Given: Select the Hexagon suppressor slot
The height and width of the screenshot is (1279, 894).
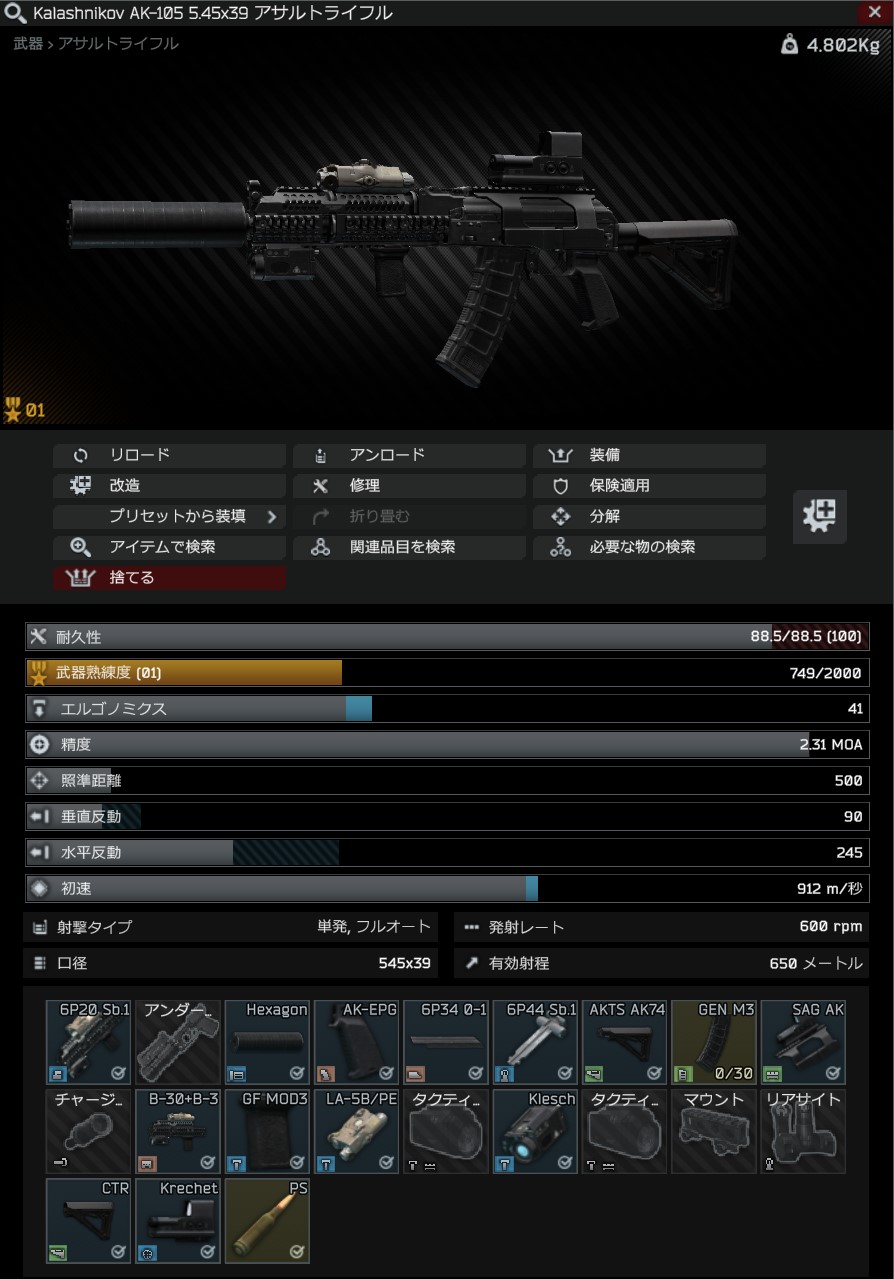Looking at the screenshot, I should [x=267, y=1042].
